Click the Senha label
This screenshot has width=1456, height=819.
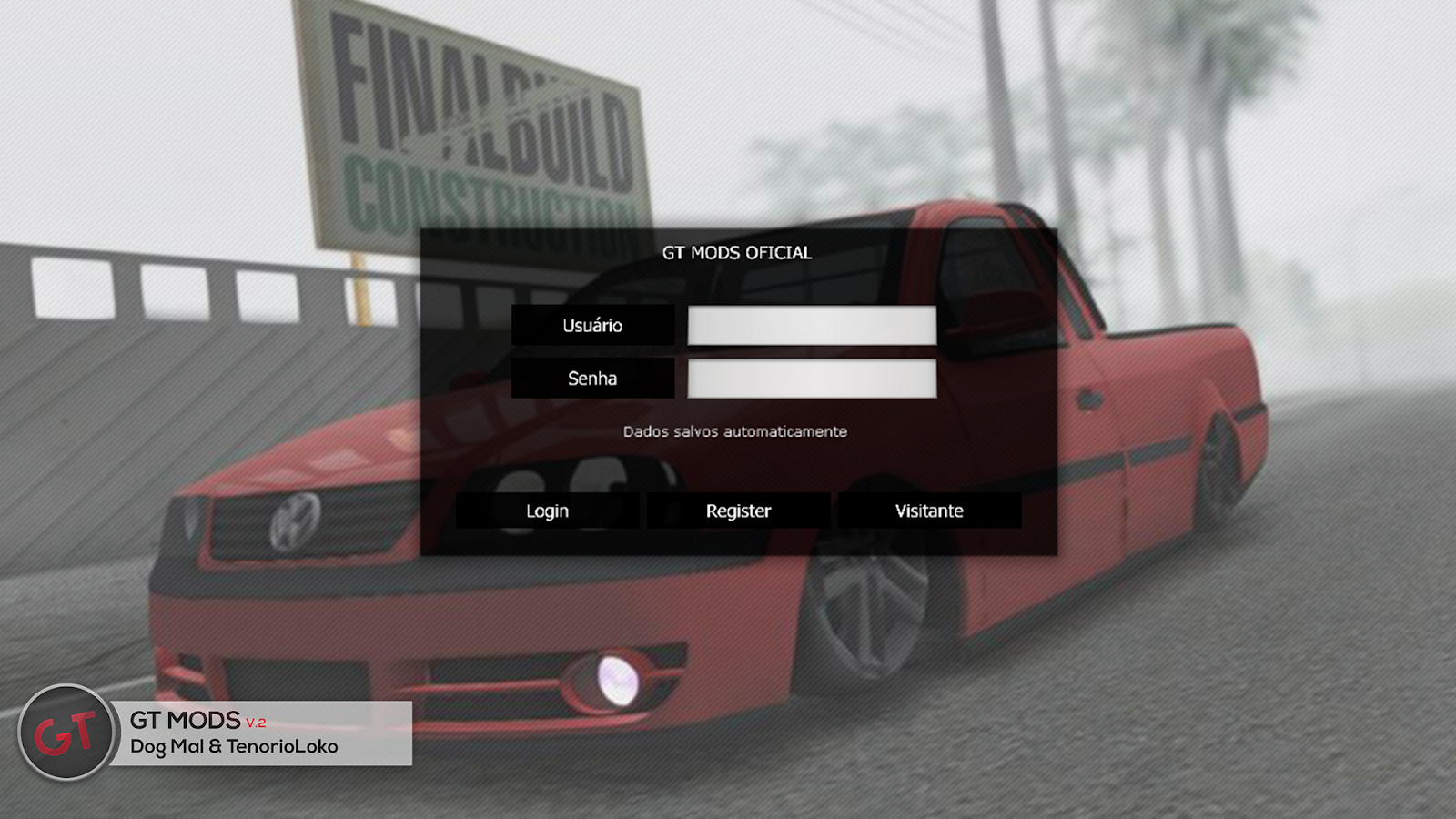point(593,378)
